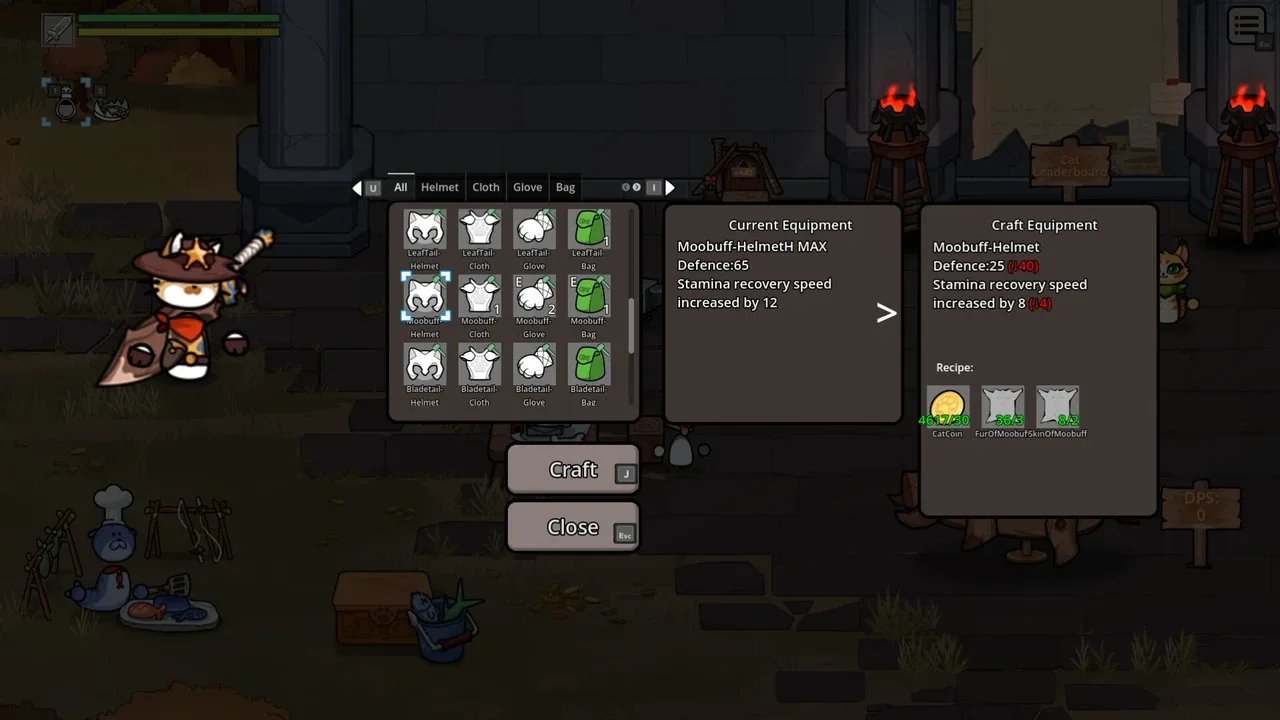Close the crafting menu
The height and width of the screenshot is (720, 1280).
572,527
